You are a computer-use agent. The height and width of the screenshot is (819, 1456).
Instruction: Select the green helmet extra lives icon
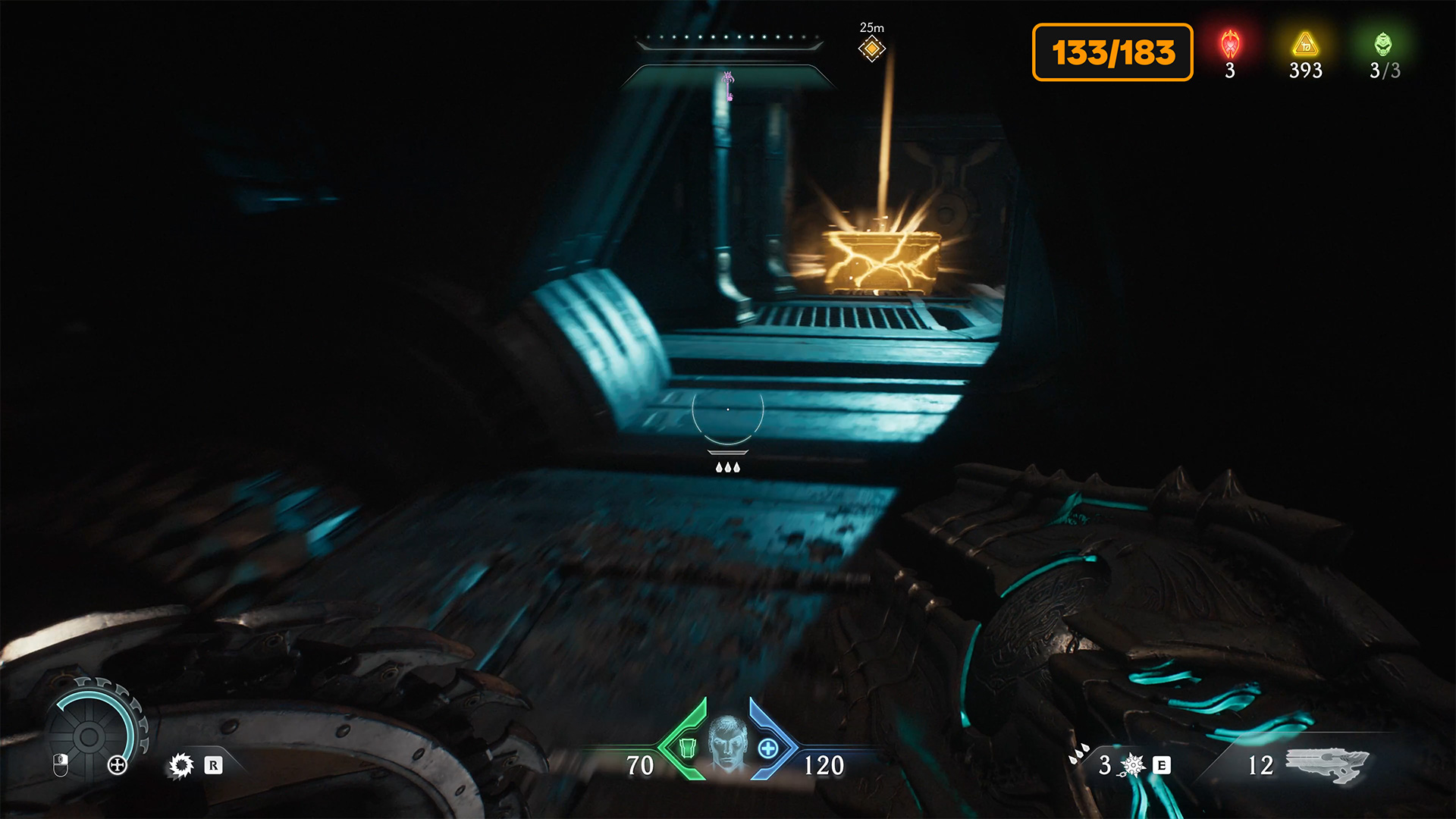[1383, 45]
